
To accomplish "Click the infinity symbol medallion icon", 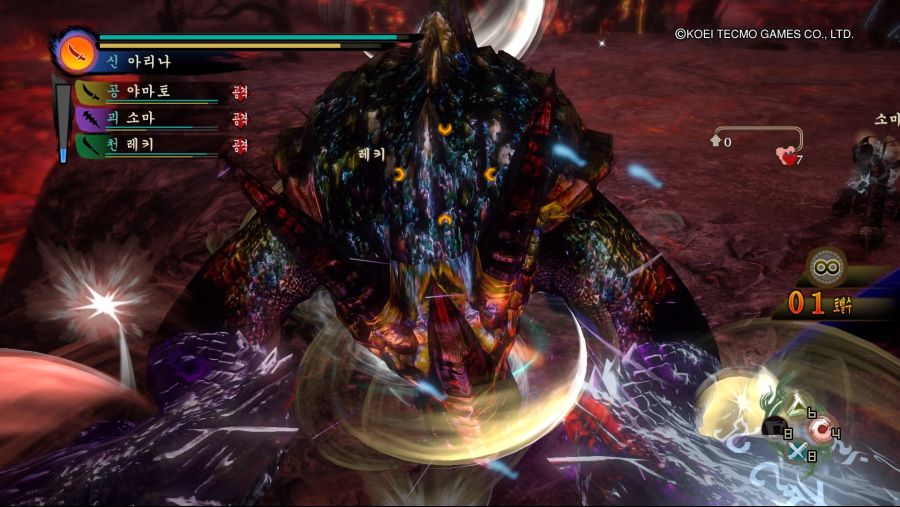I will 827,267.
